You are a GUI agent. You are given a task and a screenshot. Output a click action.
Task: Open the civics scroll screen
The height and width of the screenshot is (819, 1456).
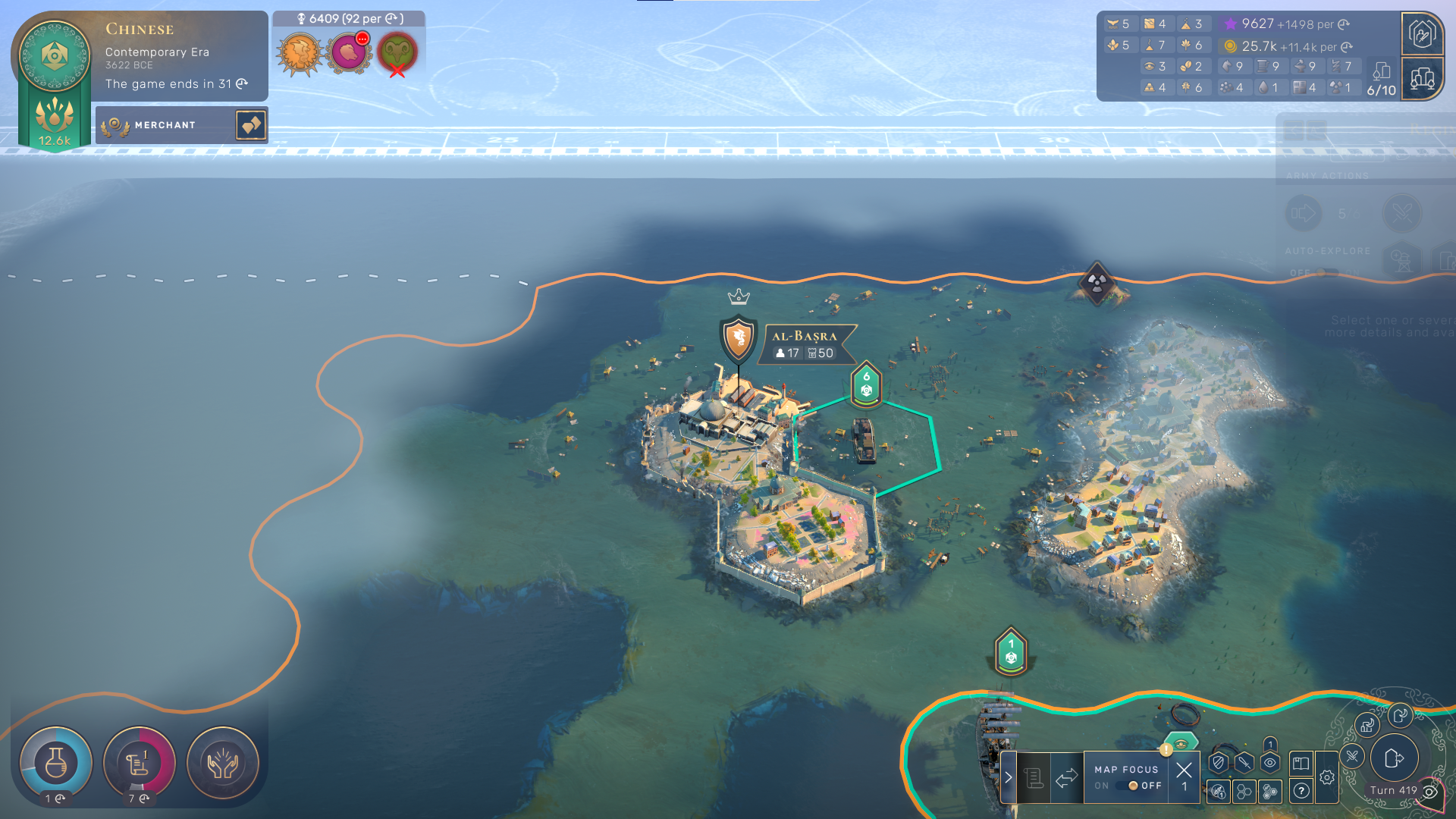(139, 763)
